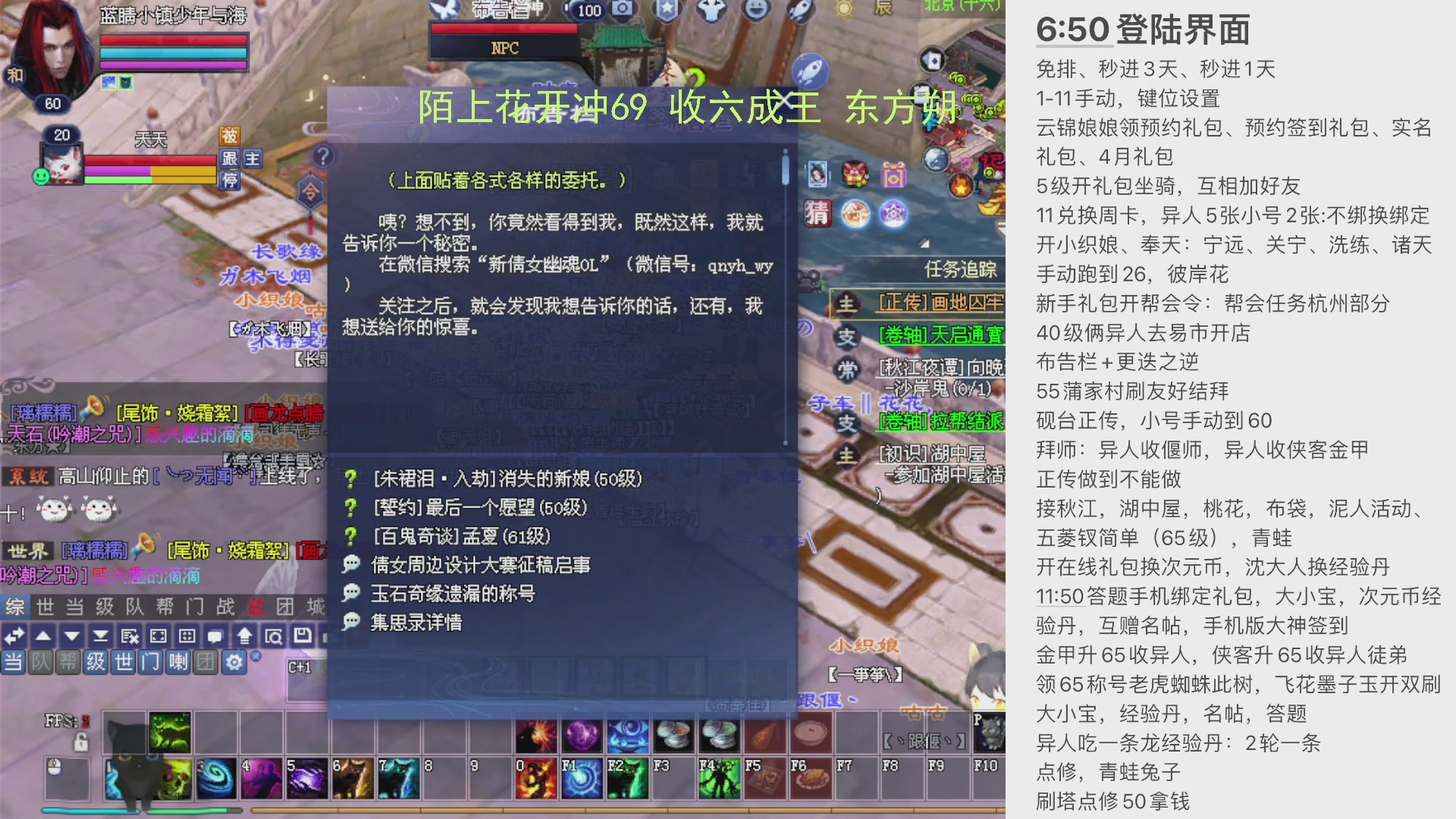Select the 猜 guessing event icon
This screenshot has width=1456, height=819.
(818, 213)
